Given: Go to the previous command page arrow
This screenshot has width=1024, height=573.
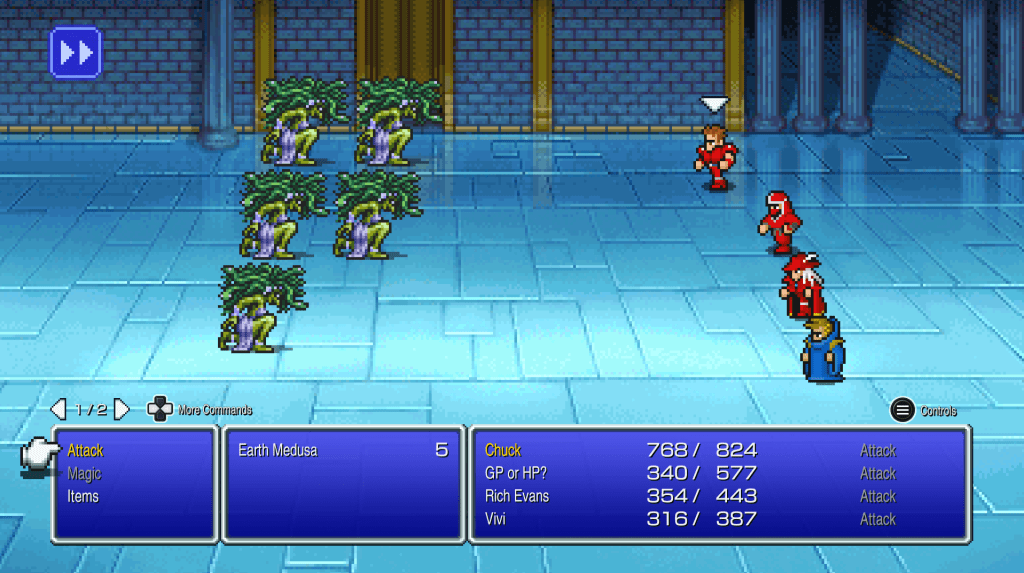Looking at the screenshot, I should click(58, 409).
